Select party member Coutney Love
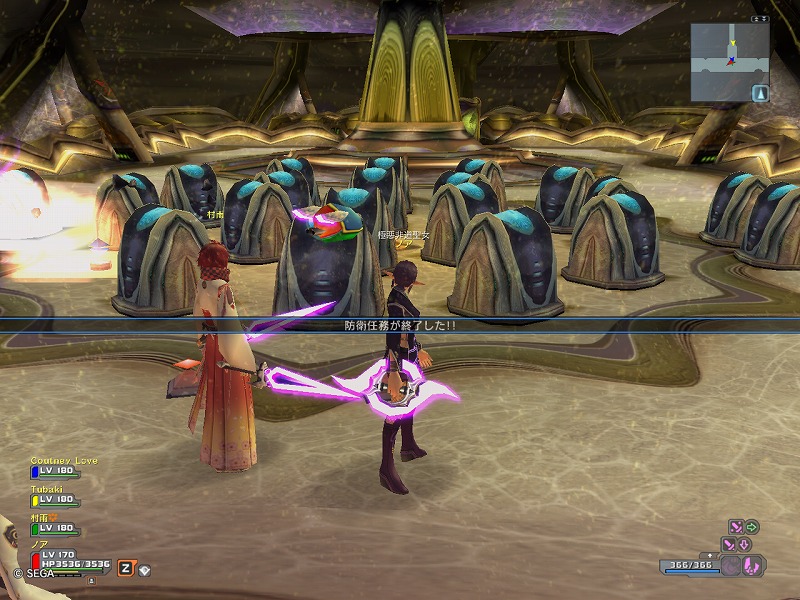800x600 pixels. tap(64, 461)
